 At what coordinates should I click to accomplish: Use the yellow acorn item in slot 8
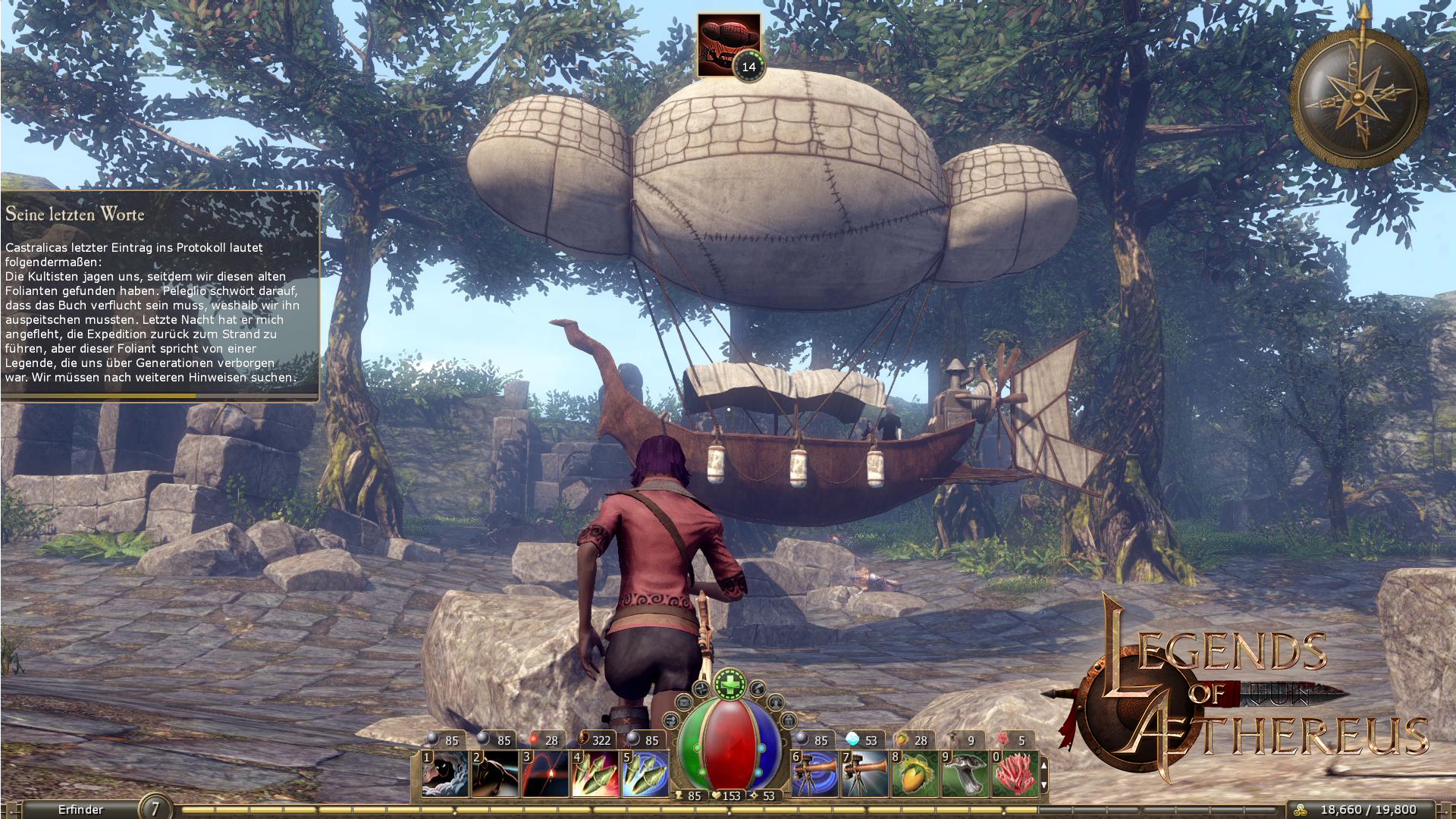tap(915, 773)
